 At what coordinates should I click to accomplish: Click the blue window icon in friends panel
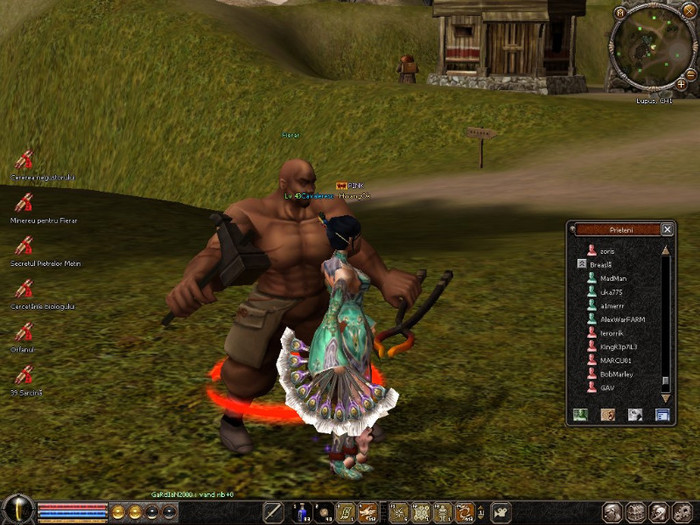pyautogui.click(x=661, y=414)
